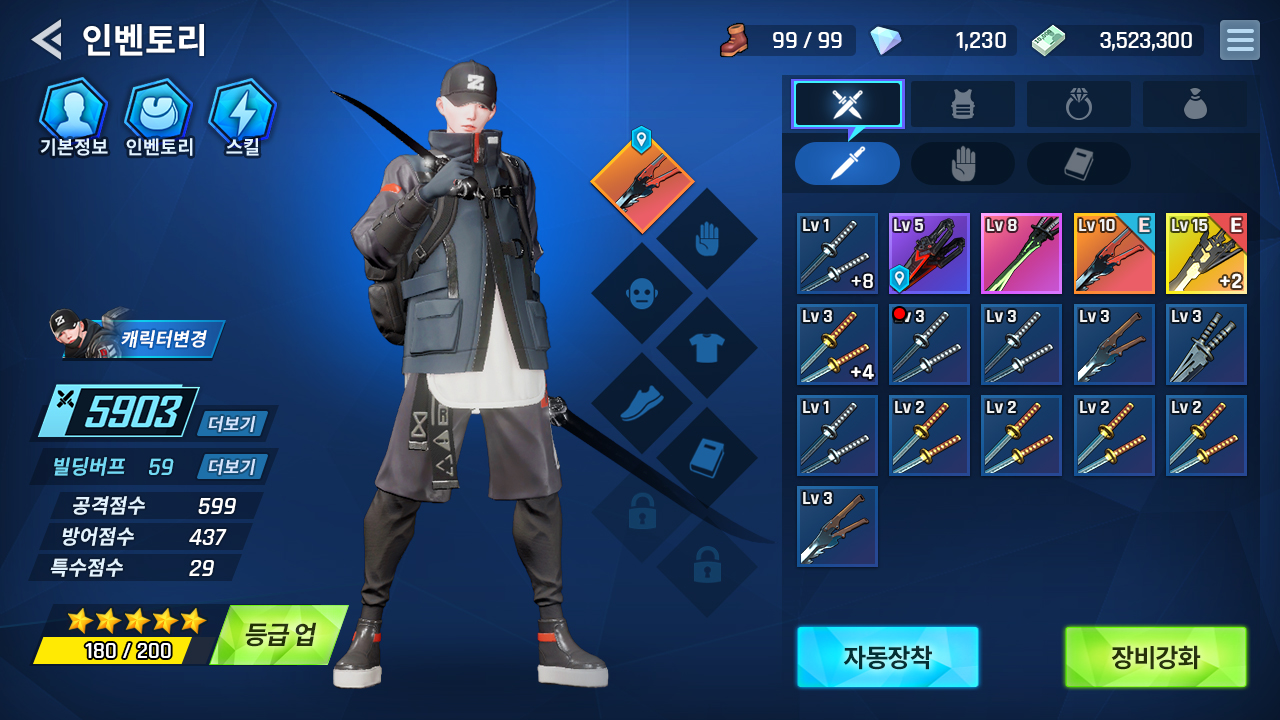Click the green 등급 업 button
Screen dimensions: 1280x720
click(x=279, y=635)
